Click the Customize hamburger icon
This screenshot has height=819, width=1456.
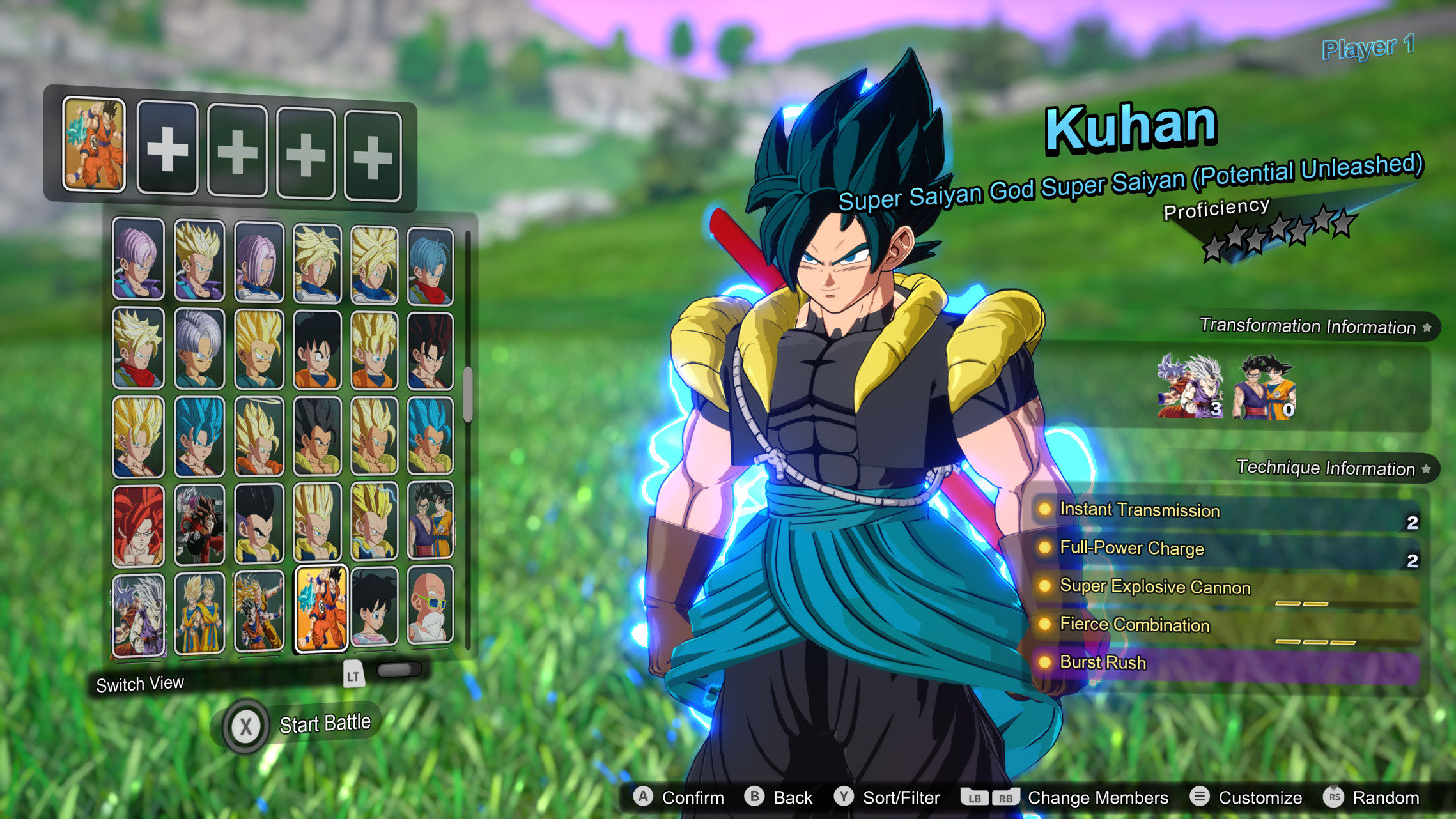(x=1201, y=797)
